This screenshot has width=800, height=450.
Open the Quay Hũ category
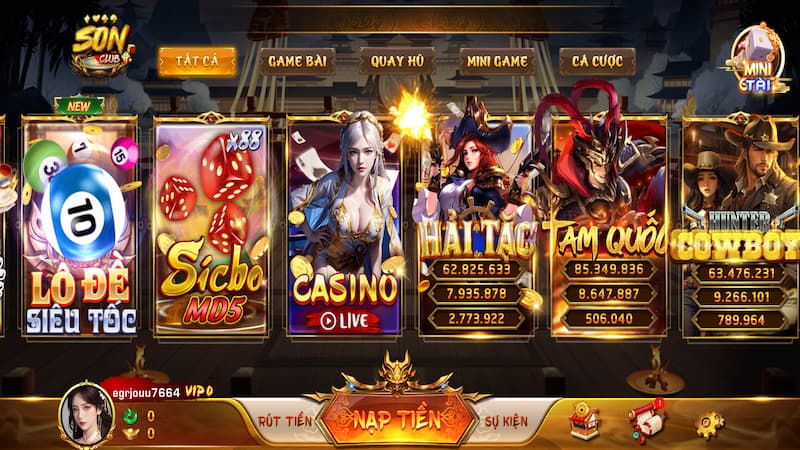pos(396,61)
